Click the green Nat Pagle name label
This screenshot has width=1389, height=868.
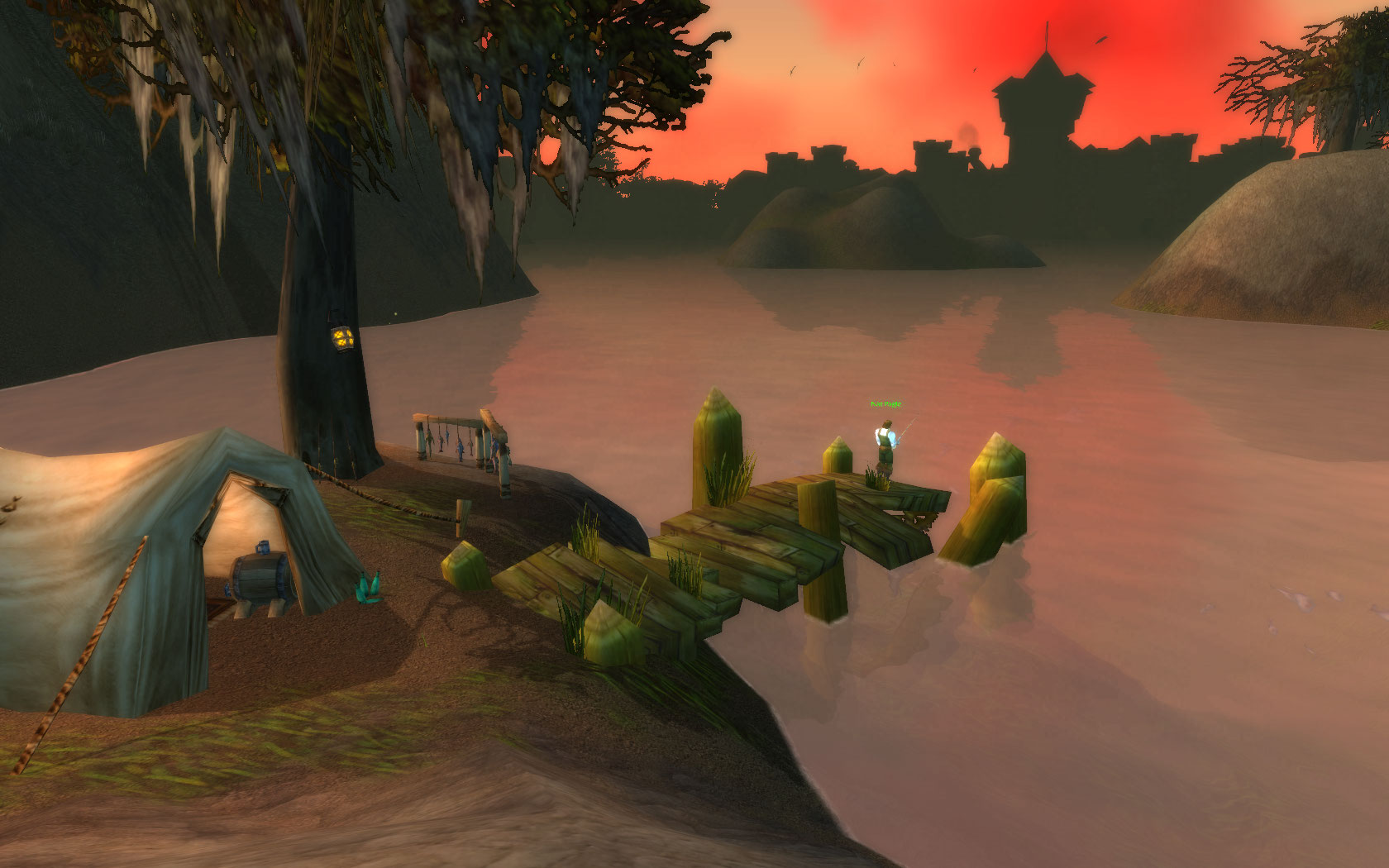[885, 404]
